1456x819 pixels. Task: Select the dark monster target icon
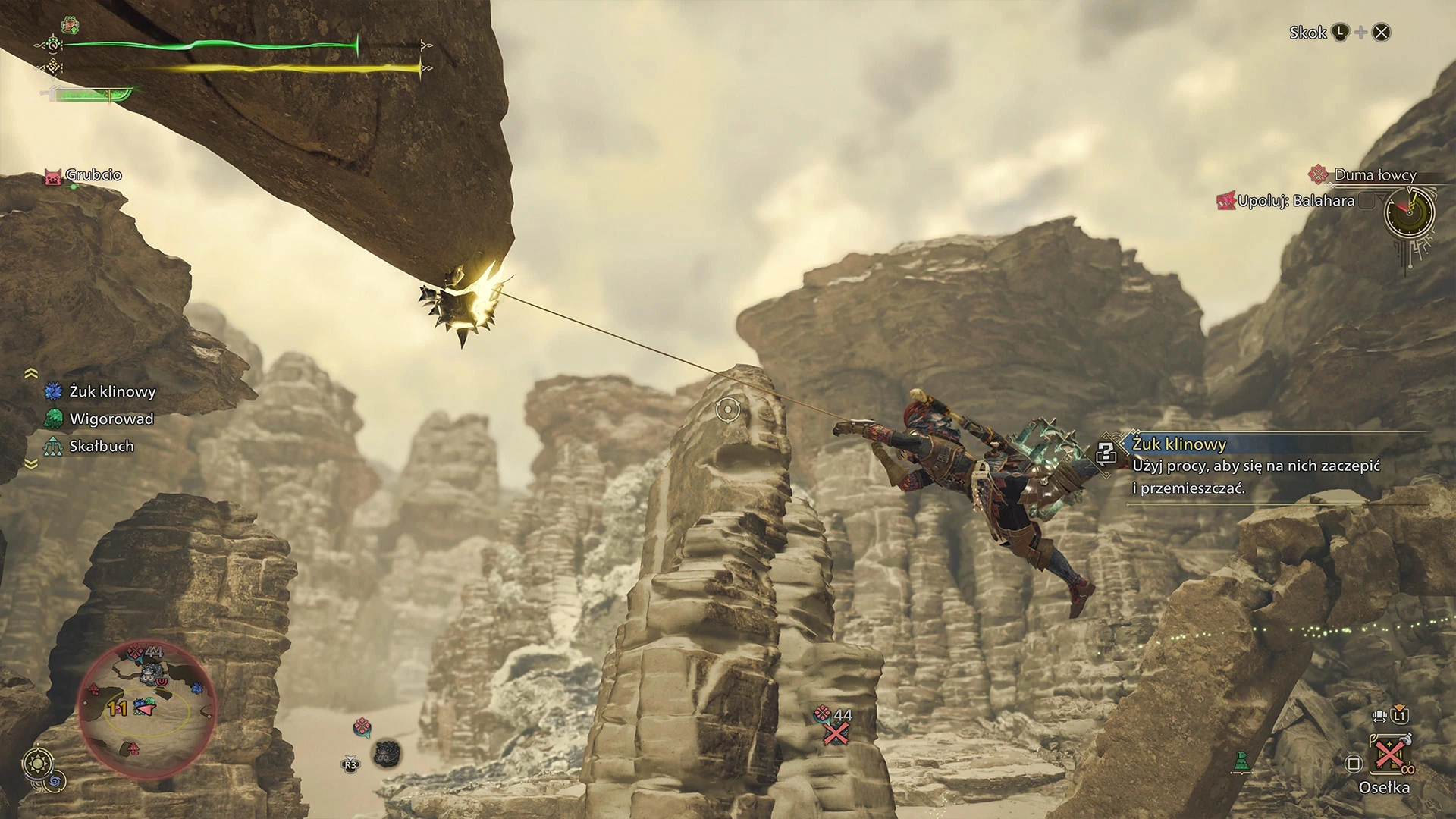[388, 753]
